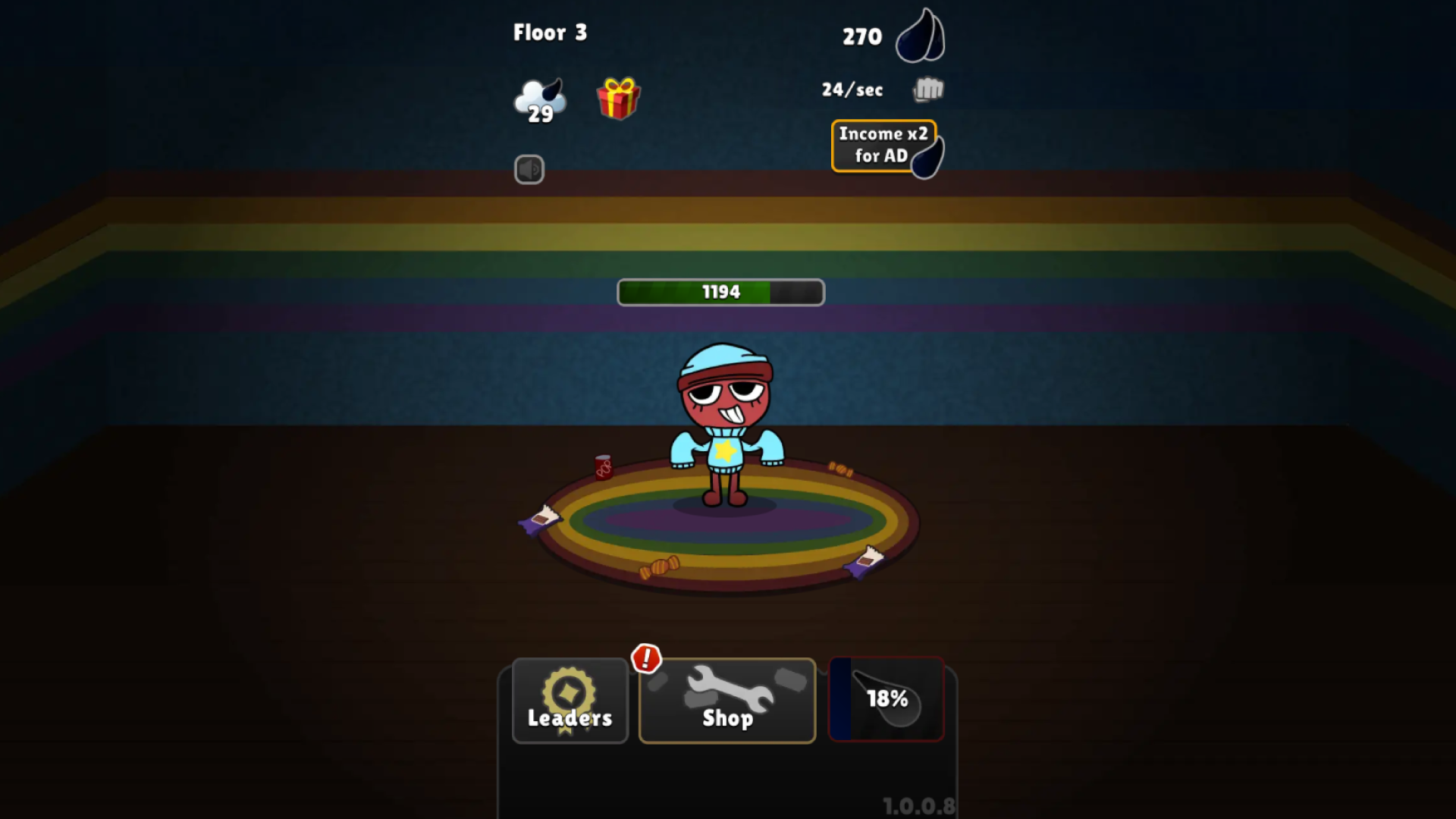Mute the game sound with the speaker toggle
1456x819 pixels.
(530, 169)
